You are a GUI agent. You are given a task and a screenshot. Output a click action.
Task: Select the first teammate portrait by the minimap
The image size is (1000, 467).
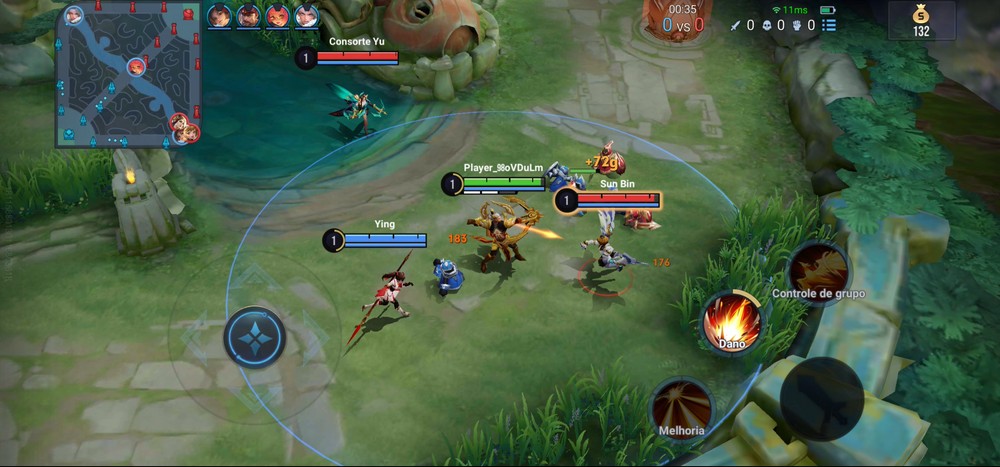coord(219,16)
